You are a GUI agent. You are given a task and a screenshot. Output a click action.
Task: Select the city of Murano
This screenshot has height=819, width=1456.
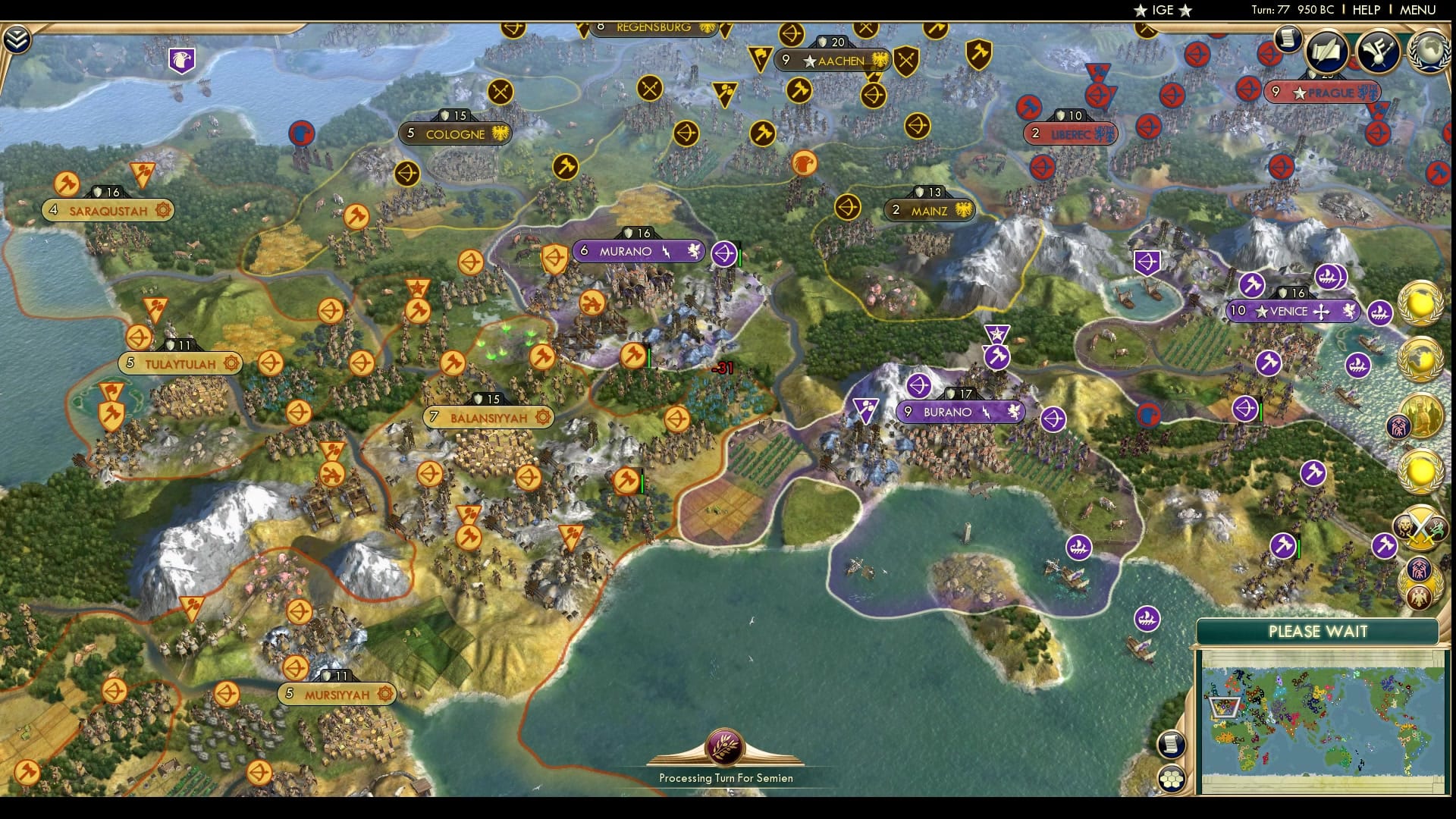(637, 251)
